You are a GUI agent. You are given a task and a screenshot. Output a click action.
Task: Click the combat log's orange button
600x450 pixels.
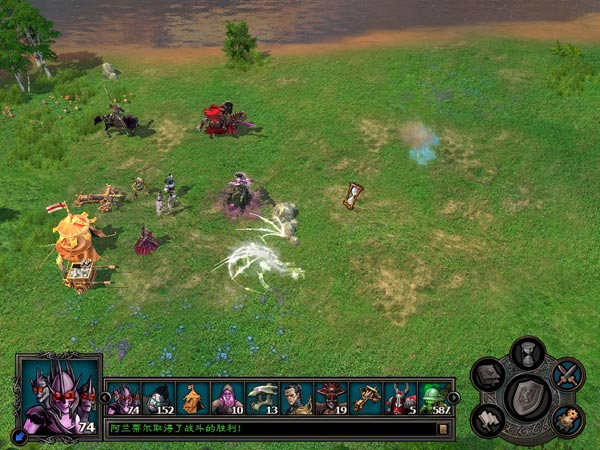[x=443, y=429]
